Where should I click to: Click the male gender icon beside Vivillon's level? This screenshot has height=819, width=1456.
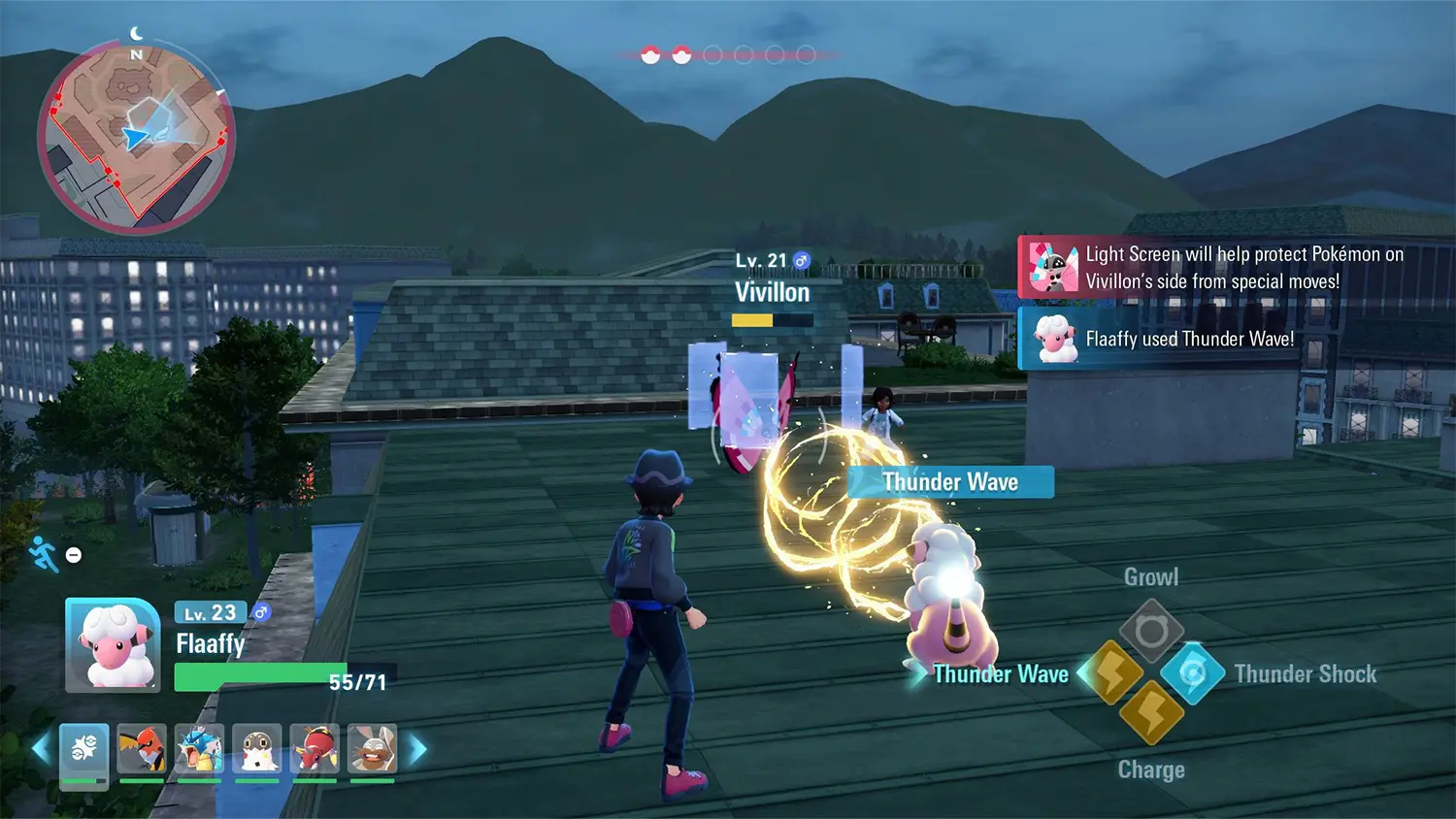tap(799, 260)
